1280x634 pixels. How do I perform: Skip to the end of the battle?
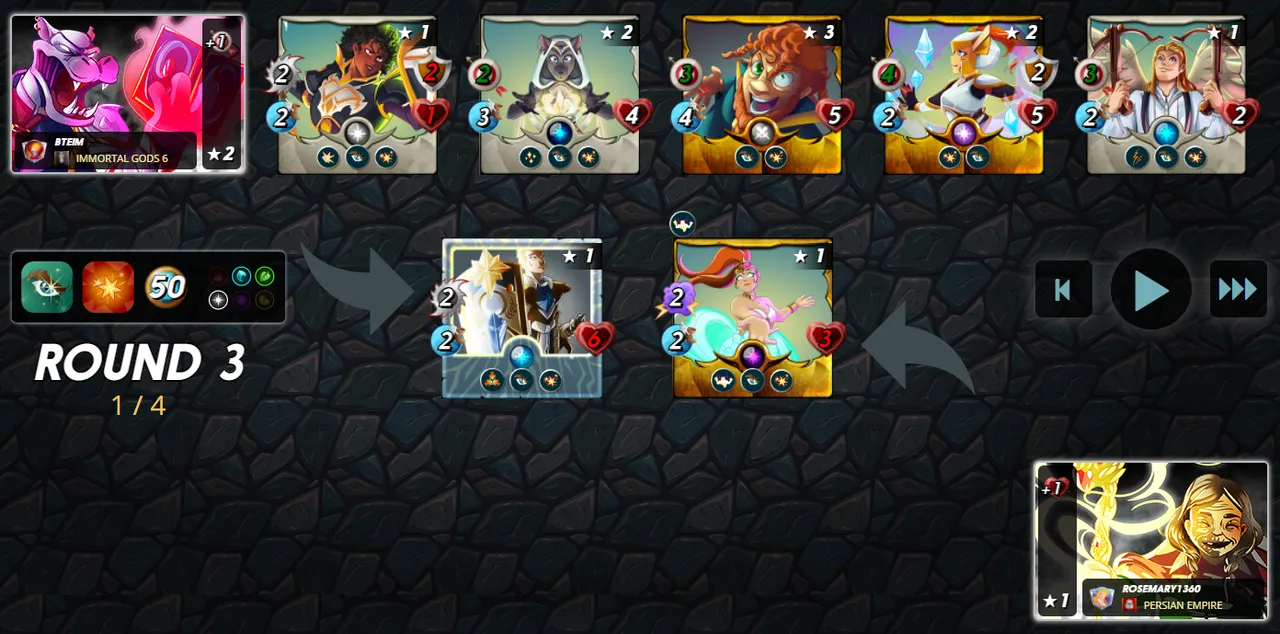coord(1237,289)
